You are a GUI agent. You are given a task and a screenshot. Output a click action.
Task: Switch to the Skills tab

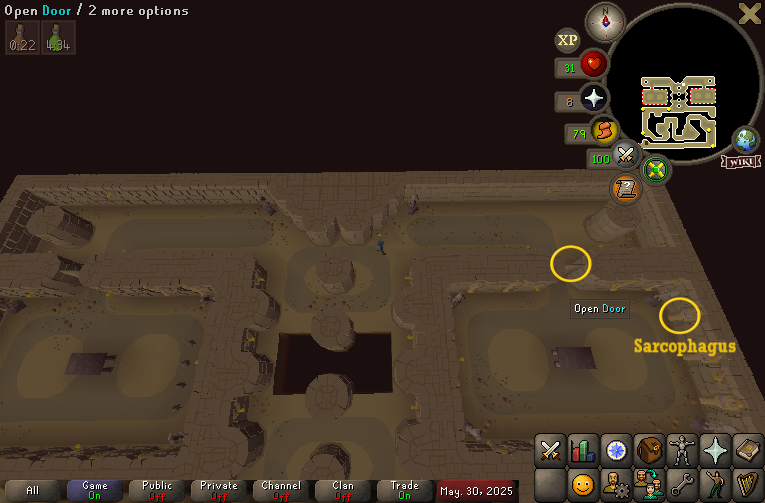point(584,451)
